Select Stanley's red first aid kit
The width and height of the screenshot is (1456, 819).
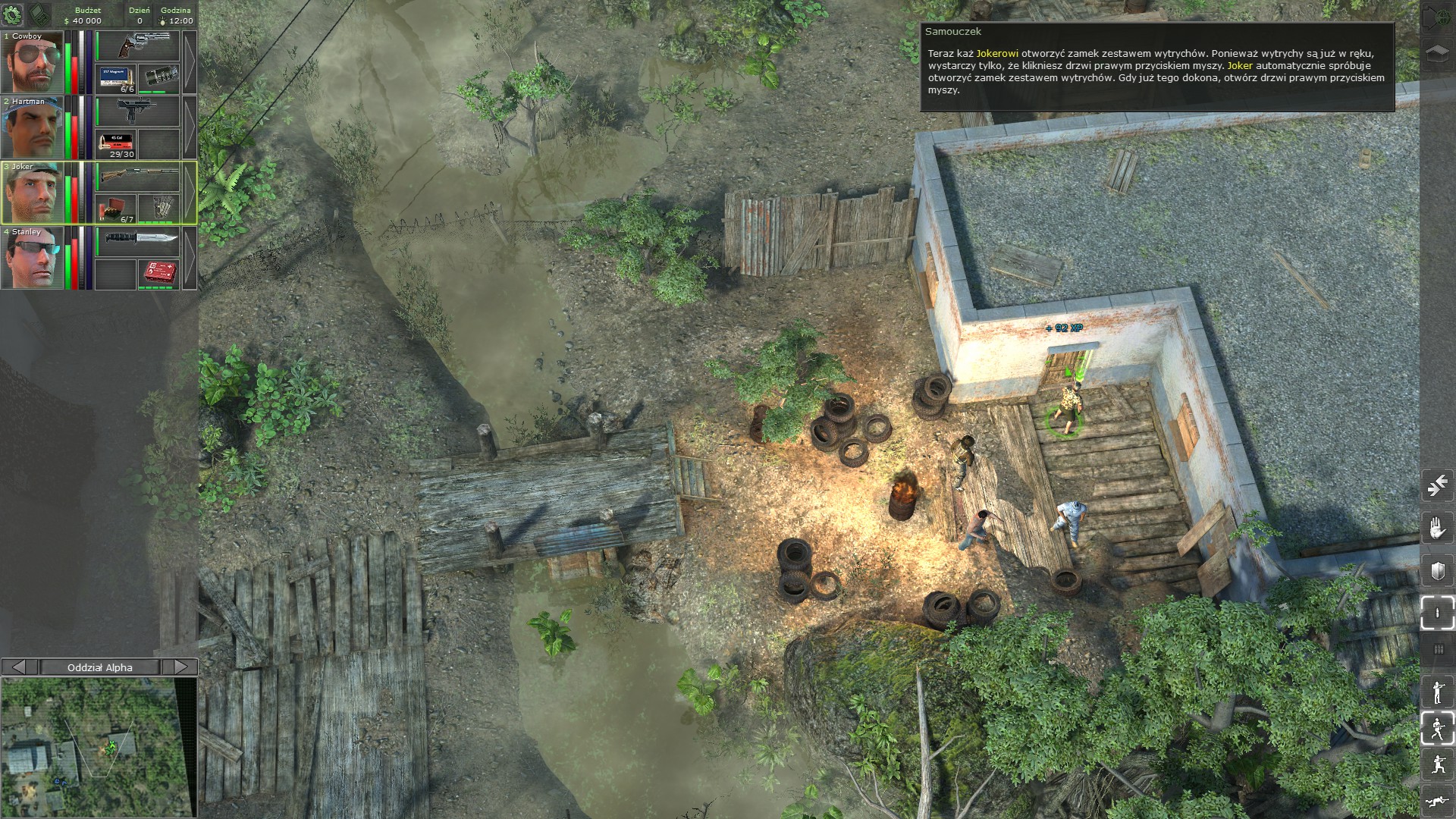[158, 274]
